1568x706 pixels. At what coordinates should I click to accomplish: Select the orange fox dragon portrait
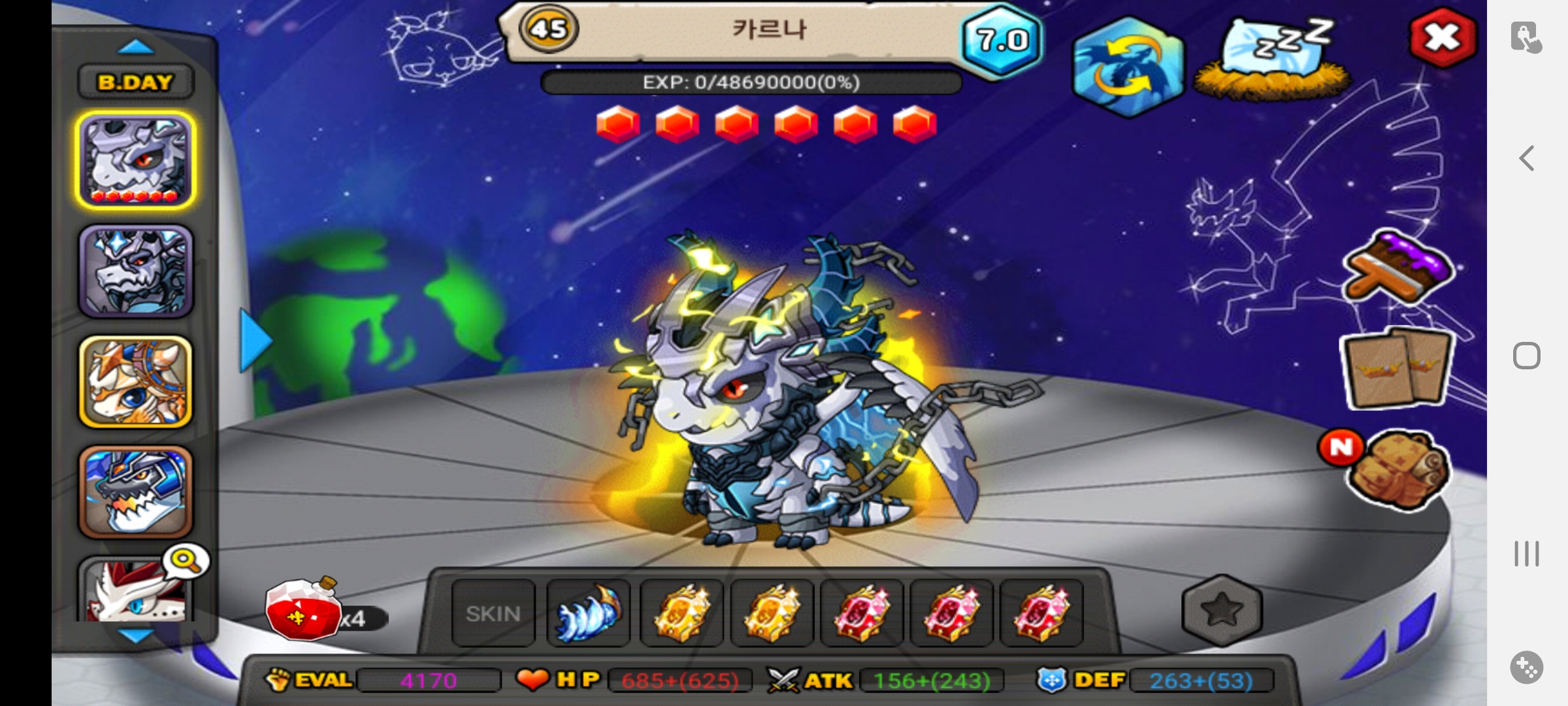[135, 382]
